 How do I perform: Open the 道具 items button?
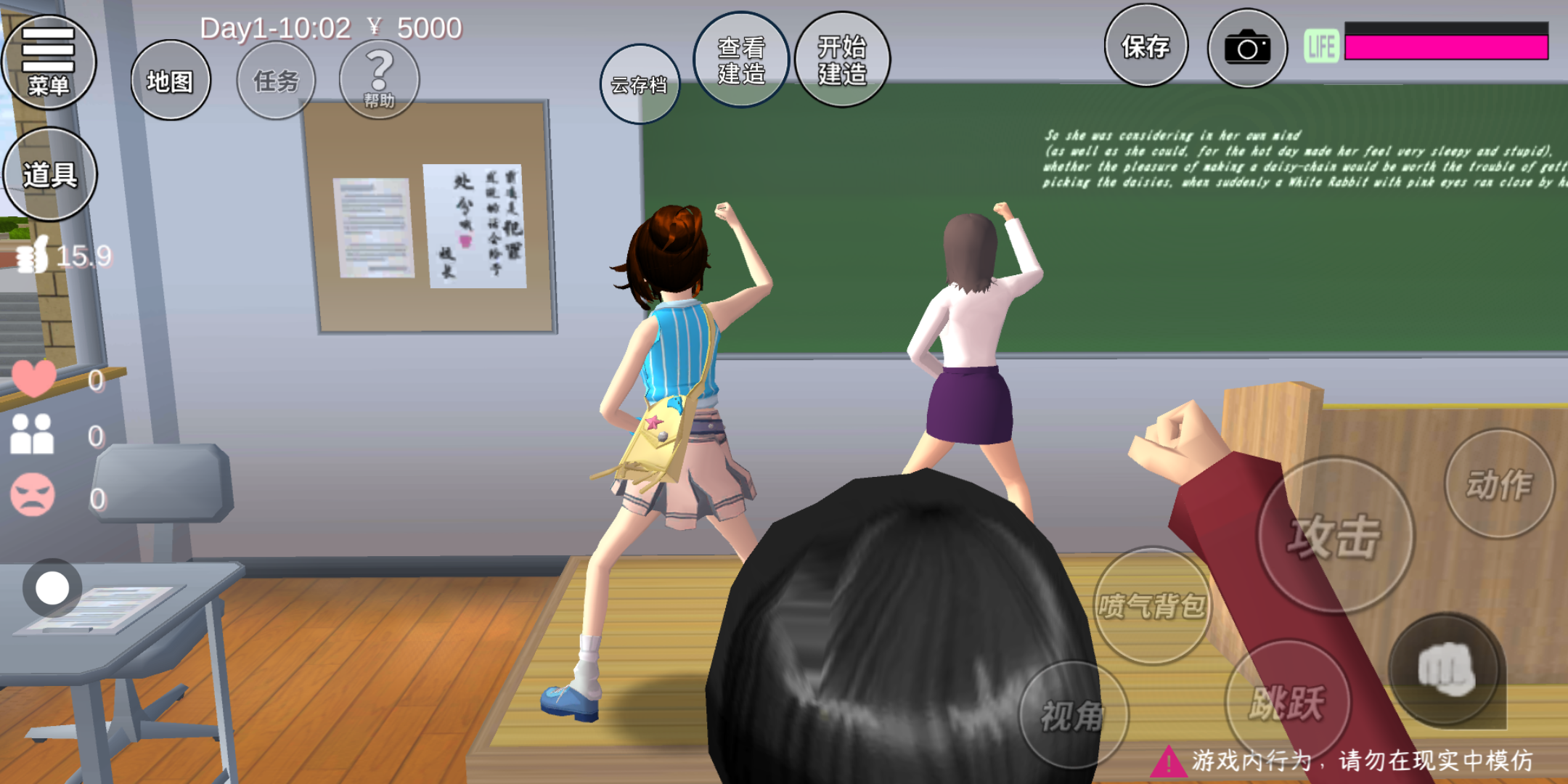pos(50,174)
